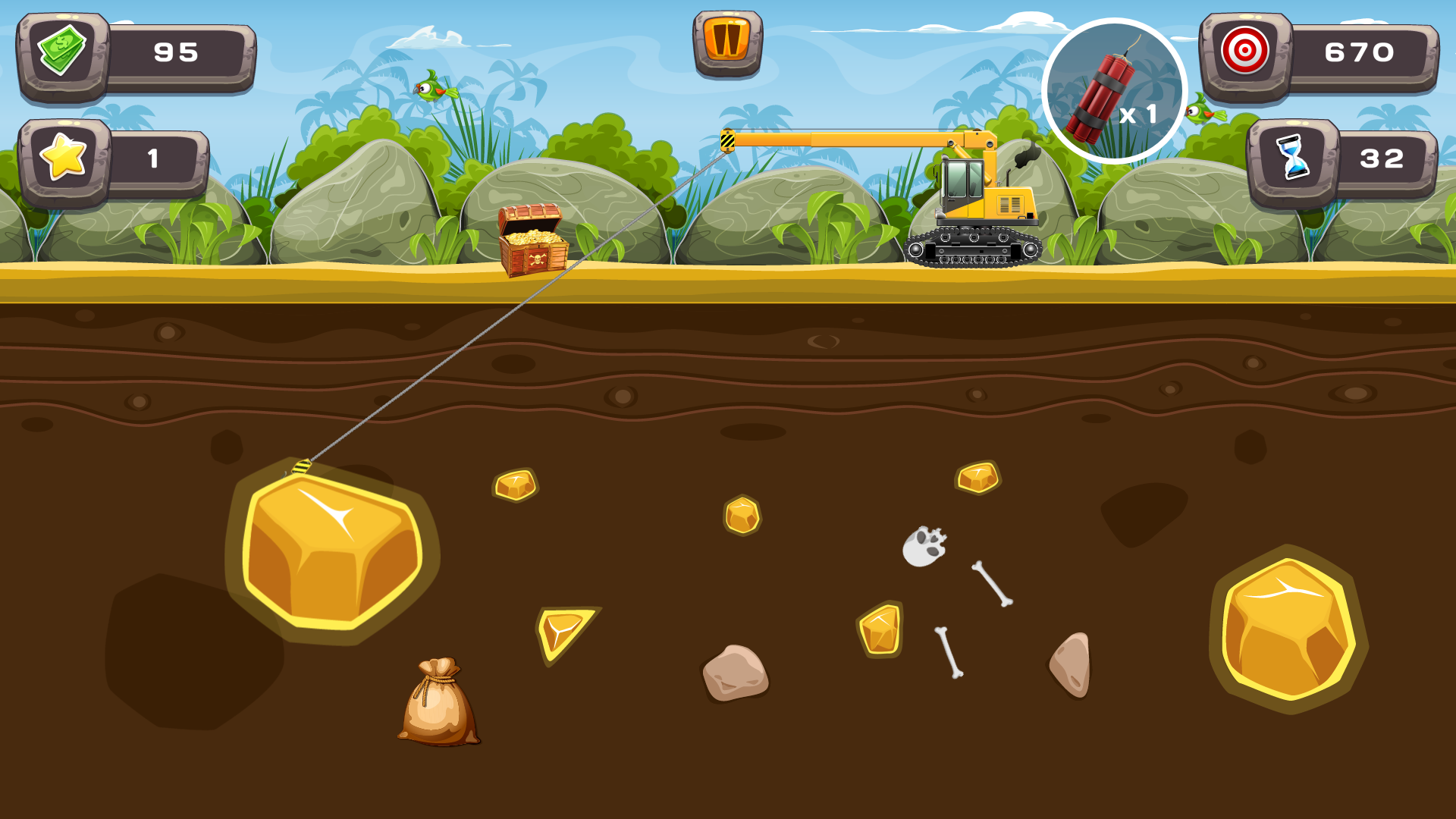Click the green bird flying near the top
Viewport: 1456px width, 819px height.
coord(432,91)
